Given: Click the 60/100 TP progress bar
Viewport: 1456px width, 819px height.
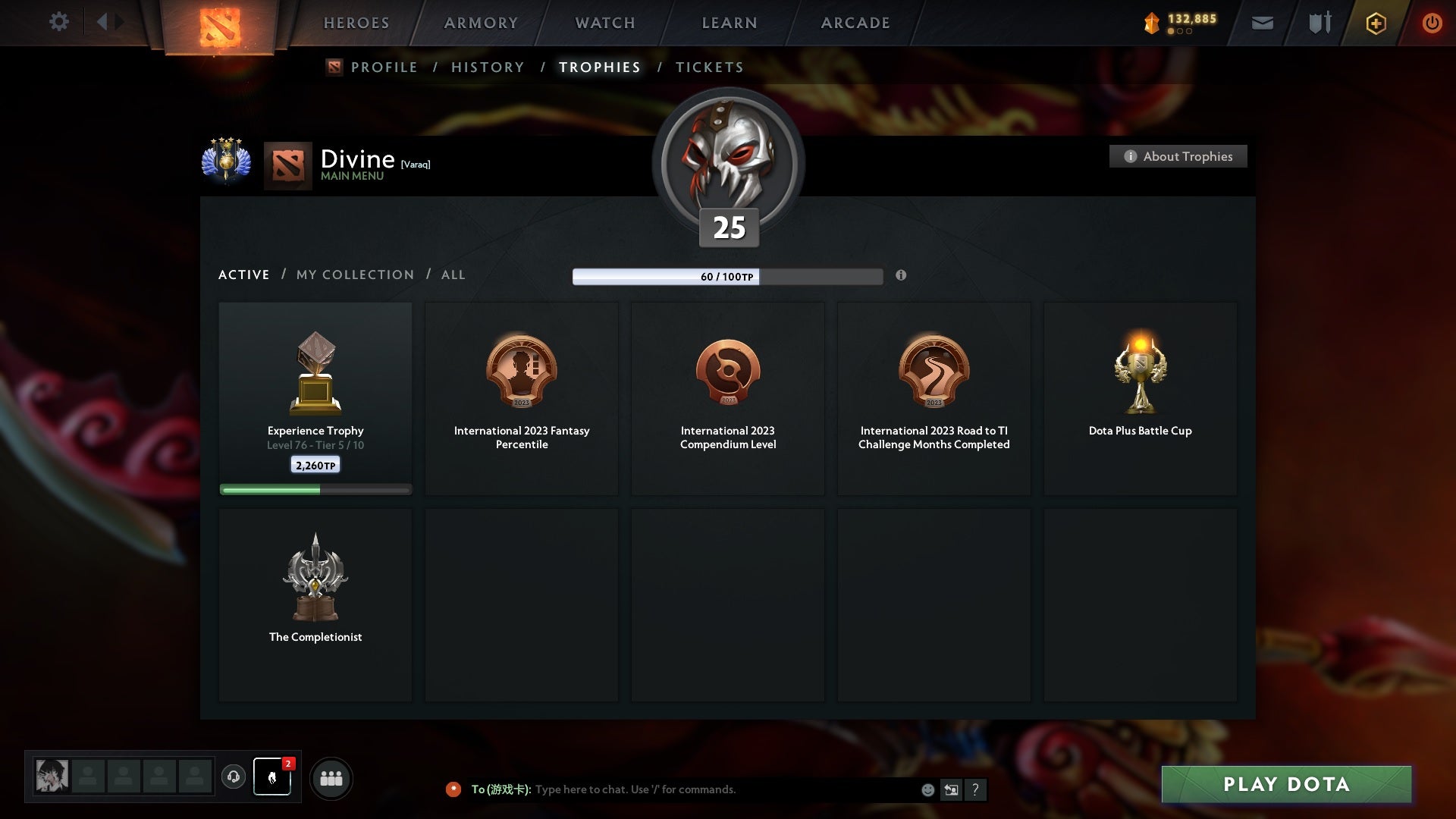Looking at the screenshot, I should click(x=728, y=277).
